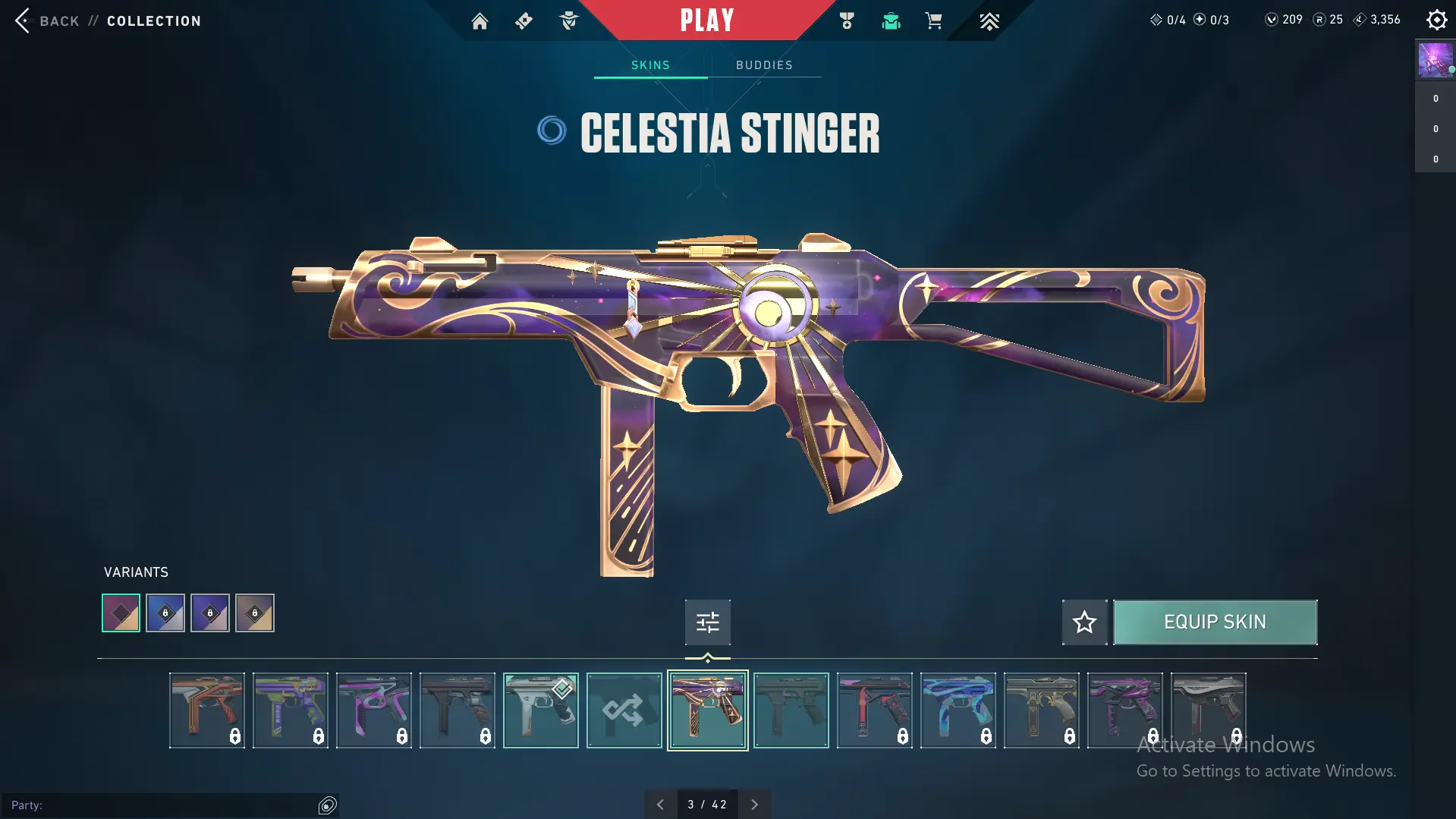This screenshot has height=819, width=1456.
Task: Select the first unlocked variant swatch
Action: point(121,613)
